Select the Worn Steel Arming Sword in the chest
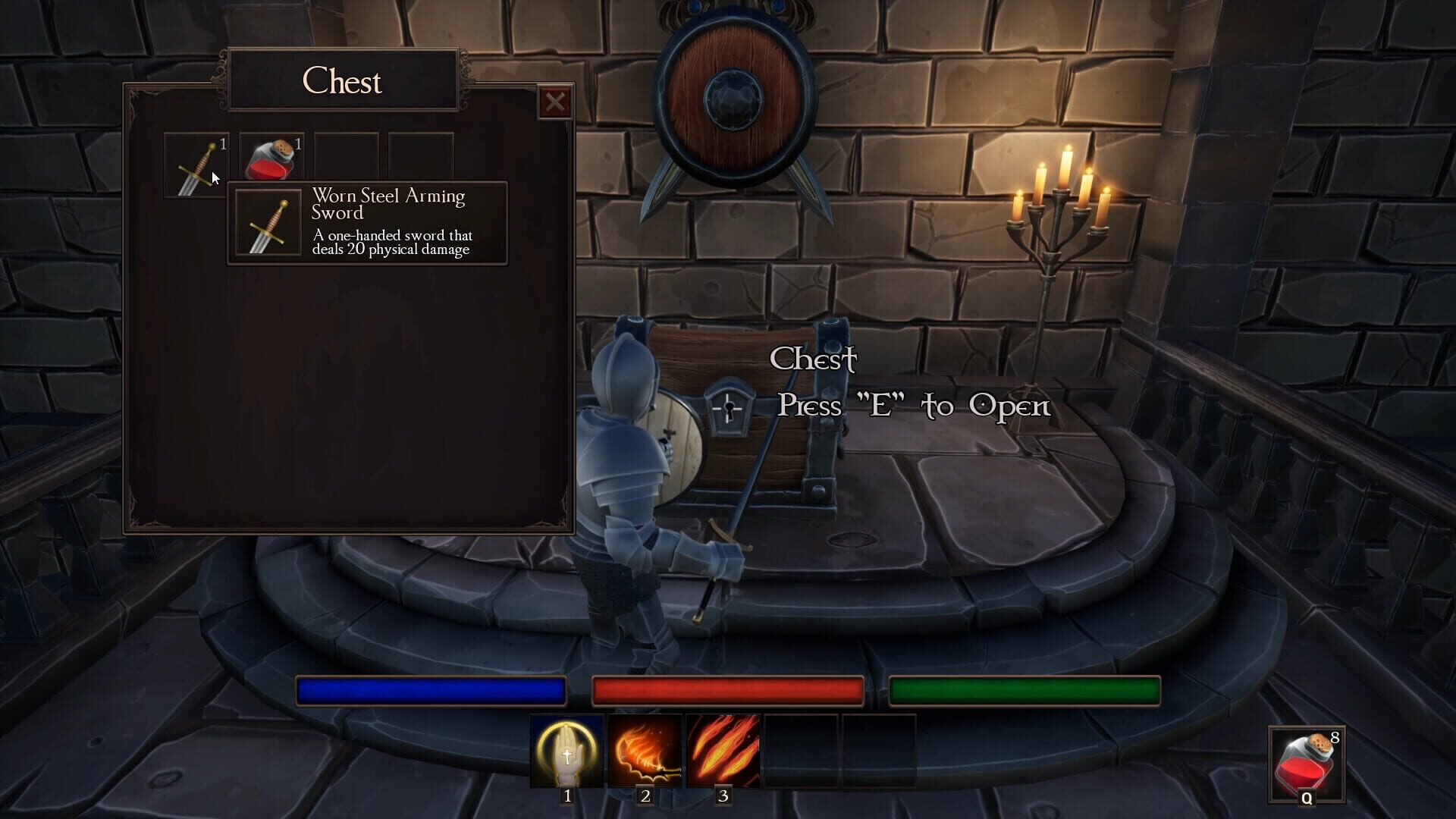This screenshot has height=819, width=1456. click(x=196, y=164)
